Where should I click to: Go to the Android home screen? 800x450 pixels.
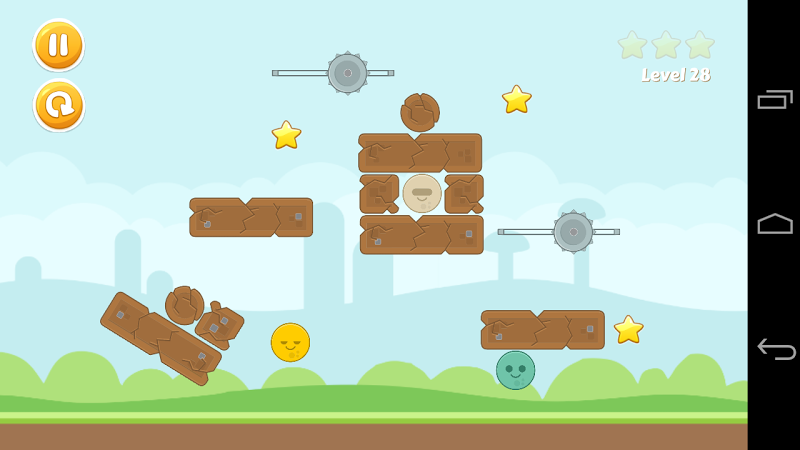point(775,224)
